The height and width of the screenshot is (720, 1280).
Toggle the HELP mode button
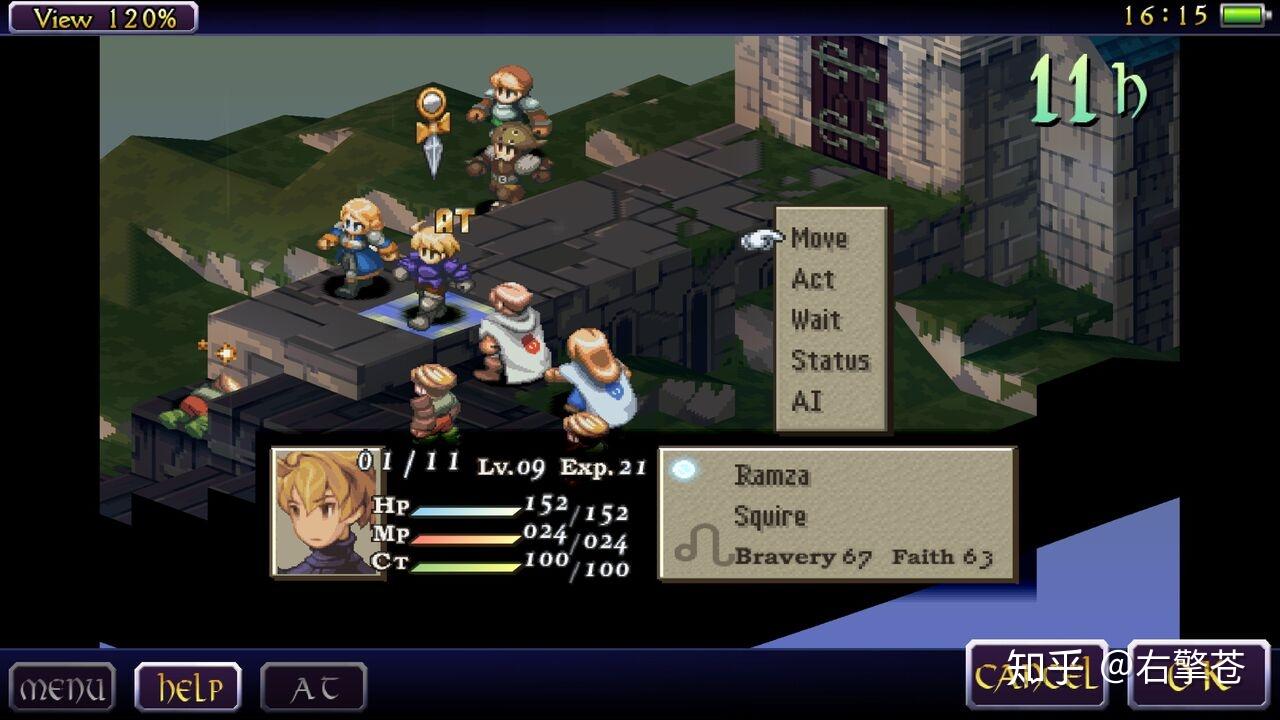tap(186, 687)
